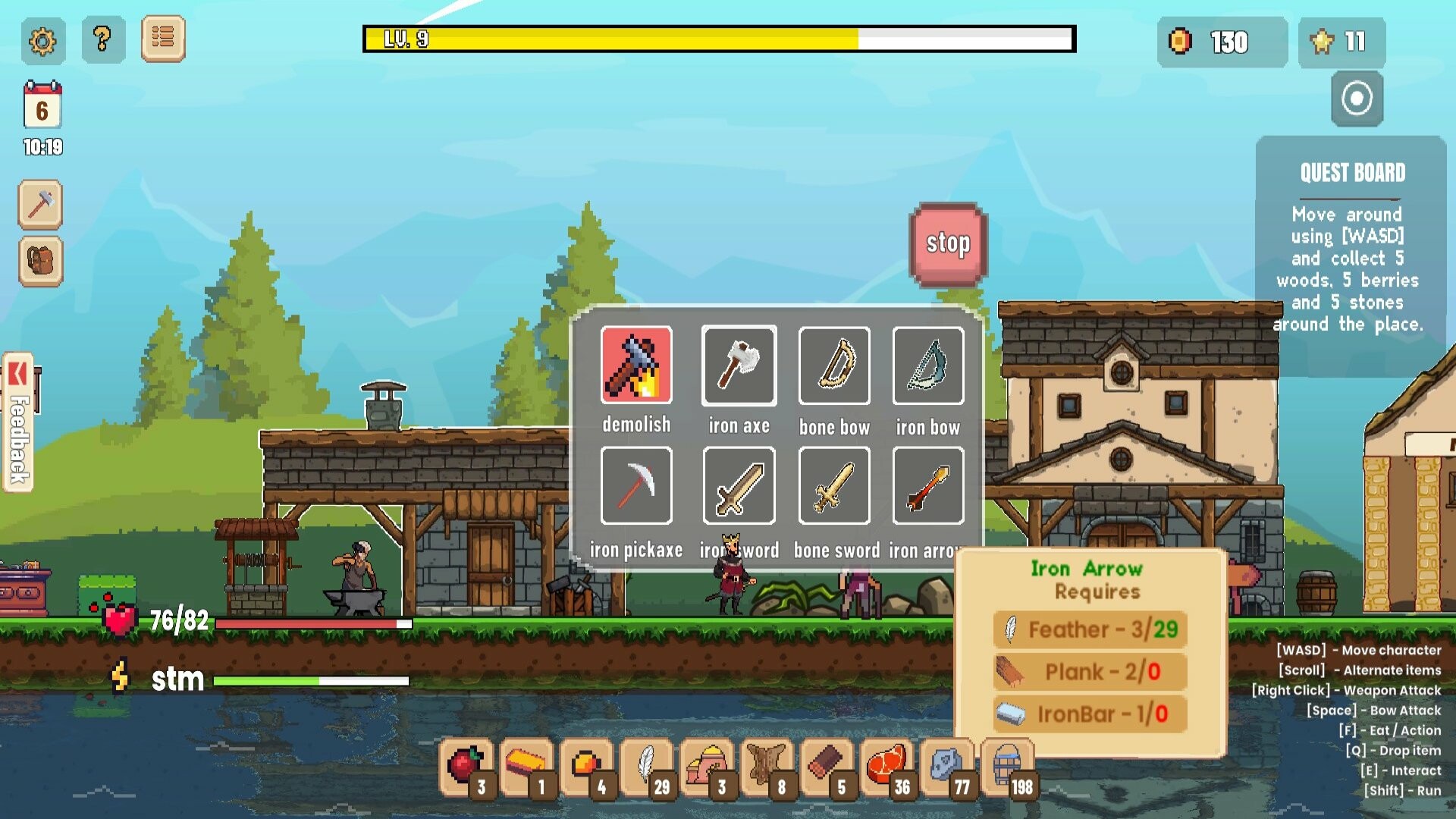Select the demolish tool in the crafting menu
Screen dimensions: 1456x819
click(637, 366)
